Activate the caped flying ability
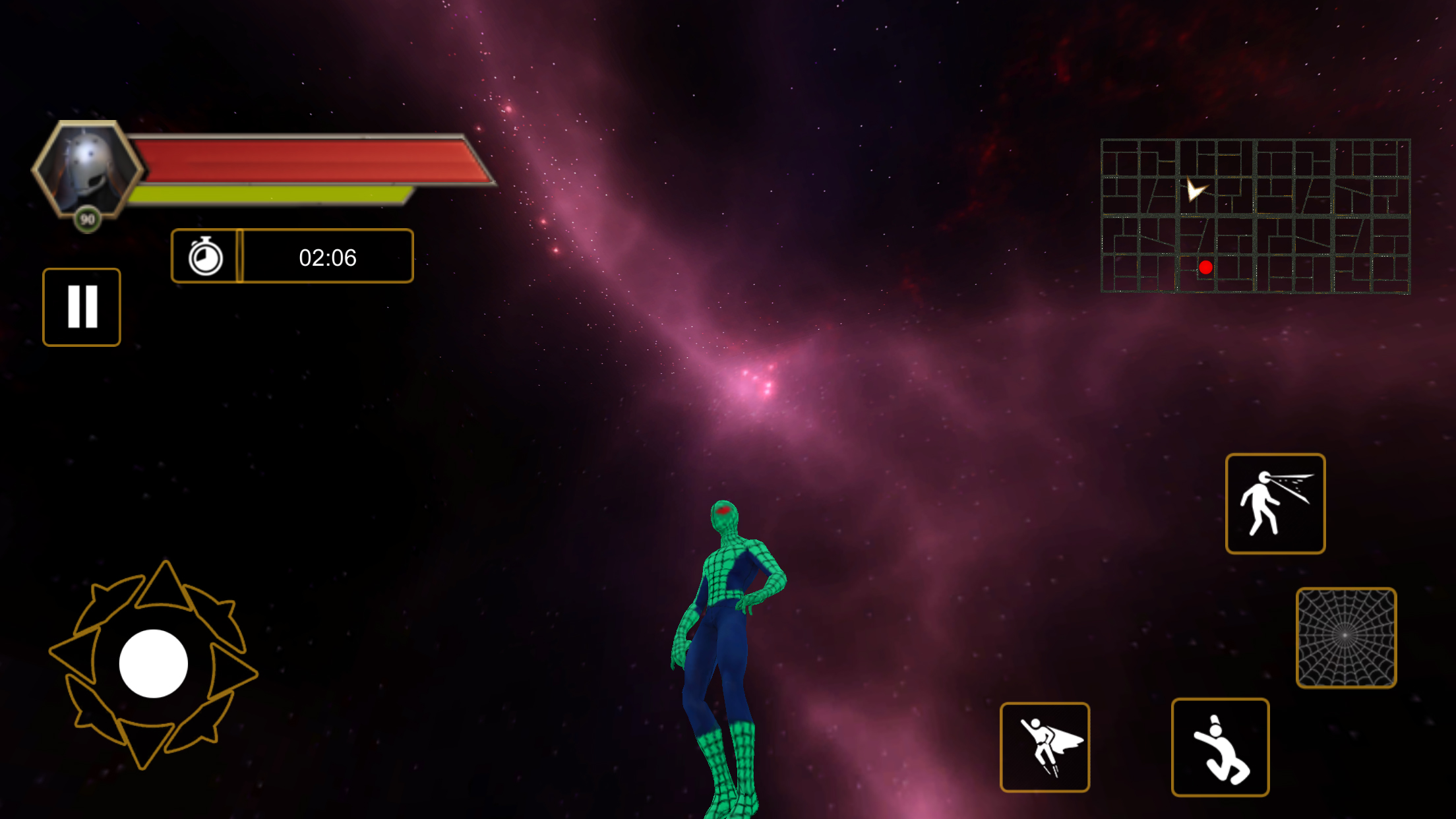This screenshot has height=819, width=1456. point(1045,747)
